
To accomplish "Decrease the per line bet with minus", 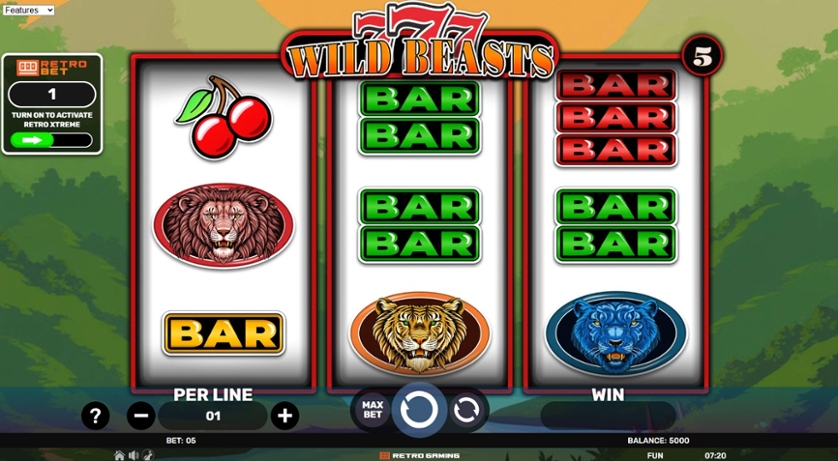I will click(141, 415).
